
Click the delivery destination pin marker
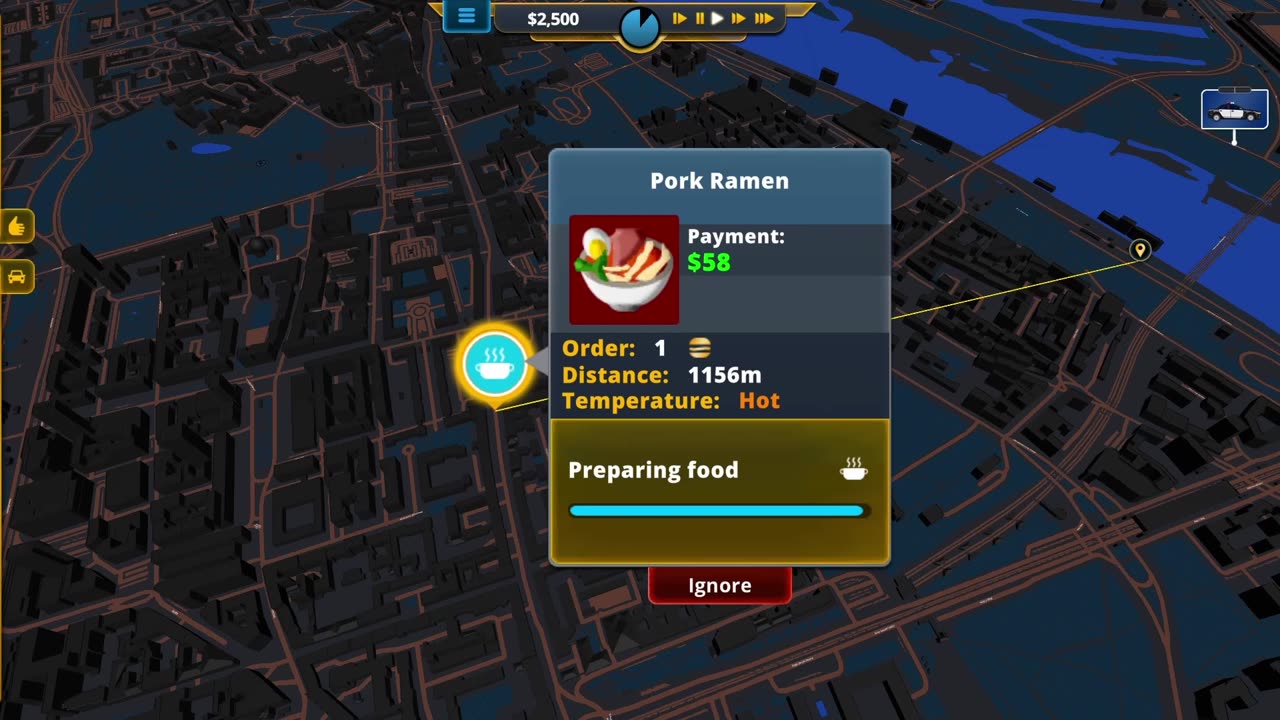(x=1139, y=250)
